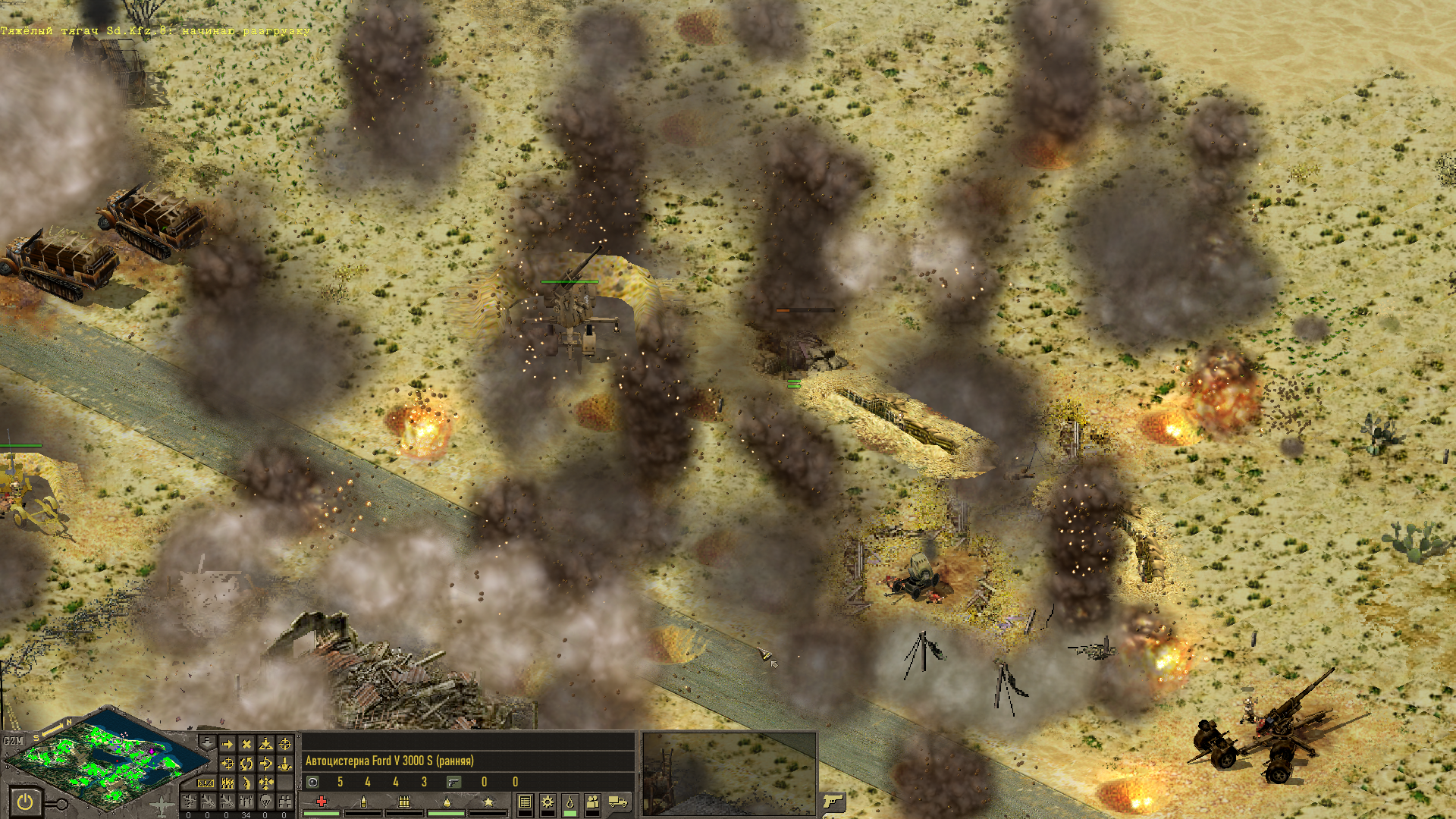Activate the crosshair attack command
The width and height of the screenshot is (1456, 819).
click(285, 745)
